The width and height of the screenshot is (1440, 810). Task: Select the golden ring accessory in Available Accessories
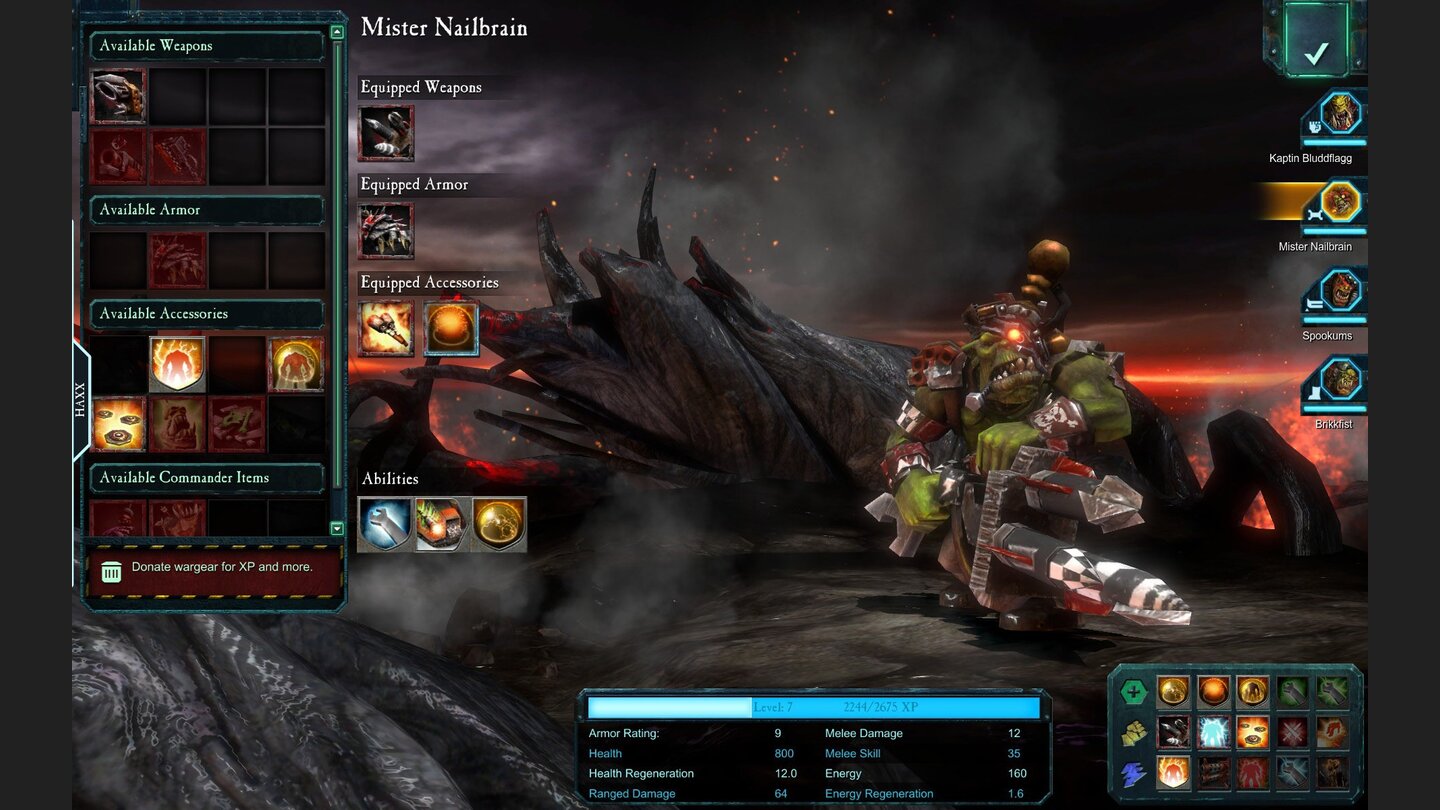pos(294,364)
